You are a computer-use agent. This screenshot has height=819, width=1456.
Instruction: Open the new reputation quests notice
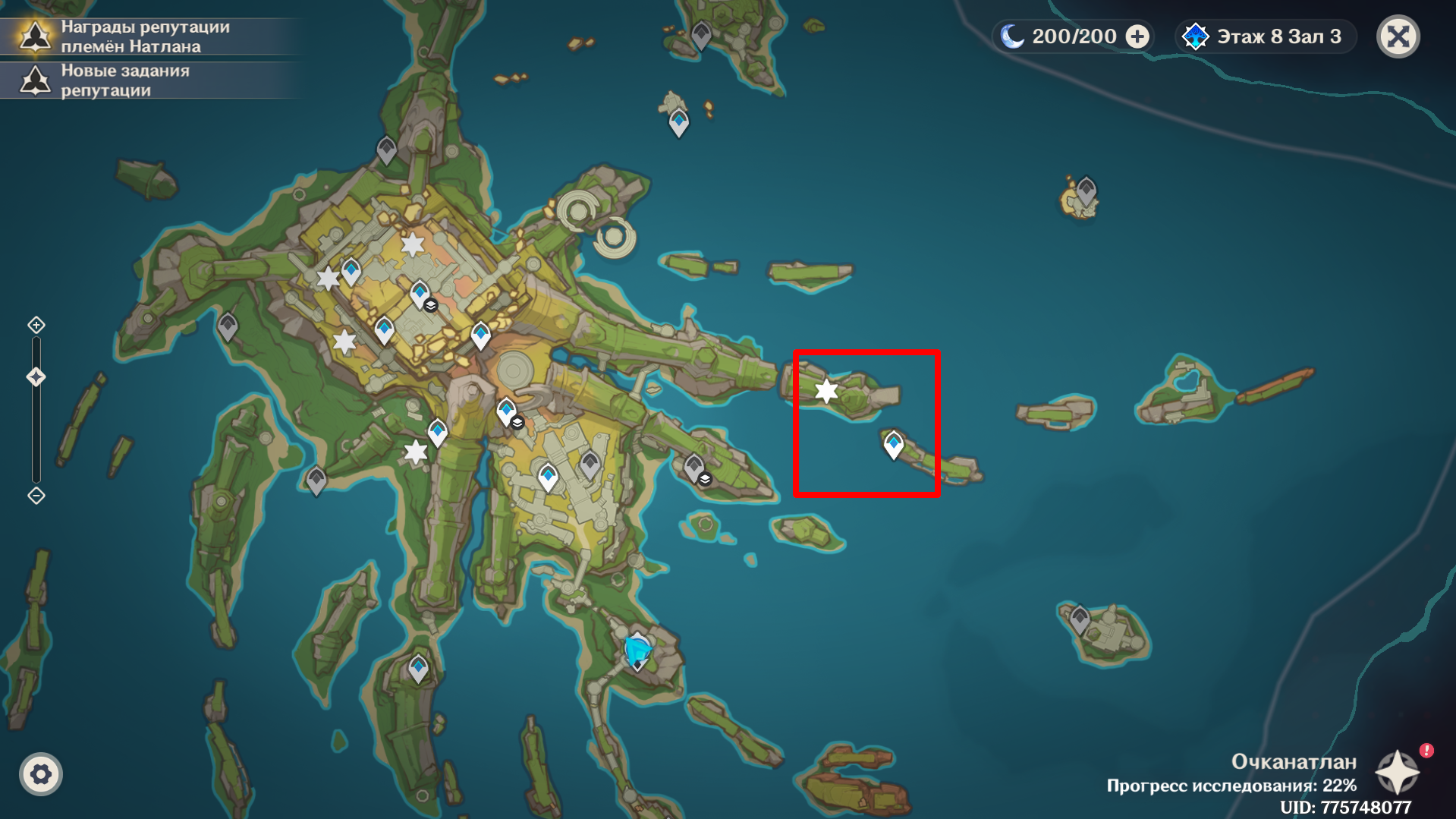coord(125,80)
